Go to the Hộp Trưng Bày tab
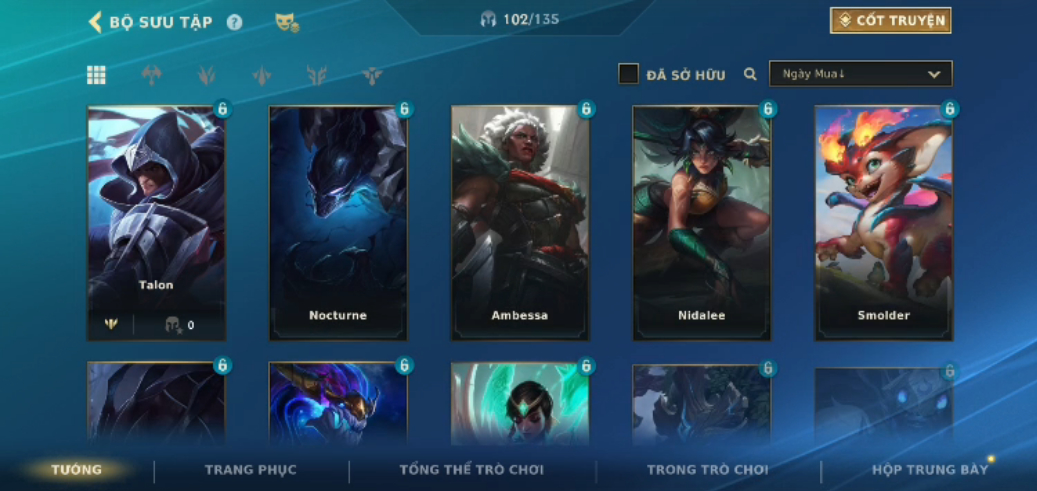Viewport: 1037px width, 491px height. (929, 470)
